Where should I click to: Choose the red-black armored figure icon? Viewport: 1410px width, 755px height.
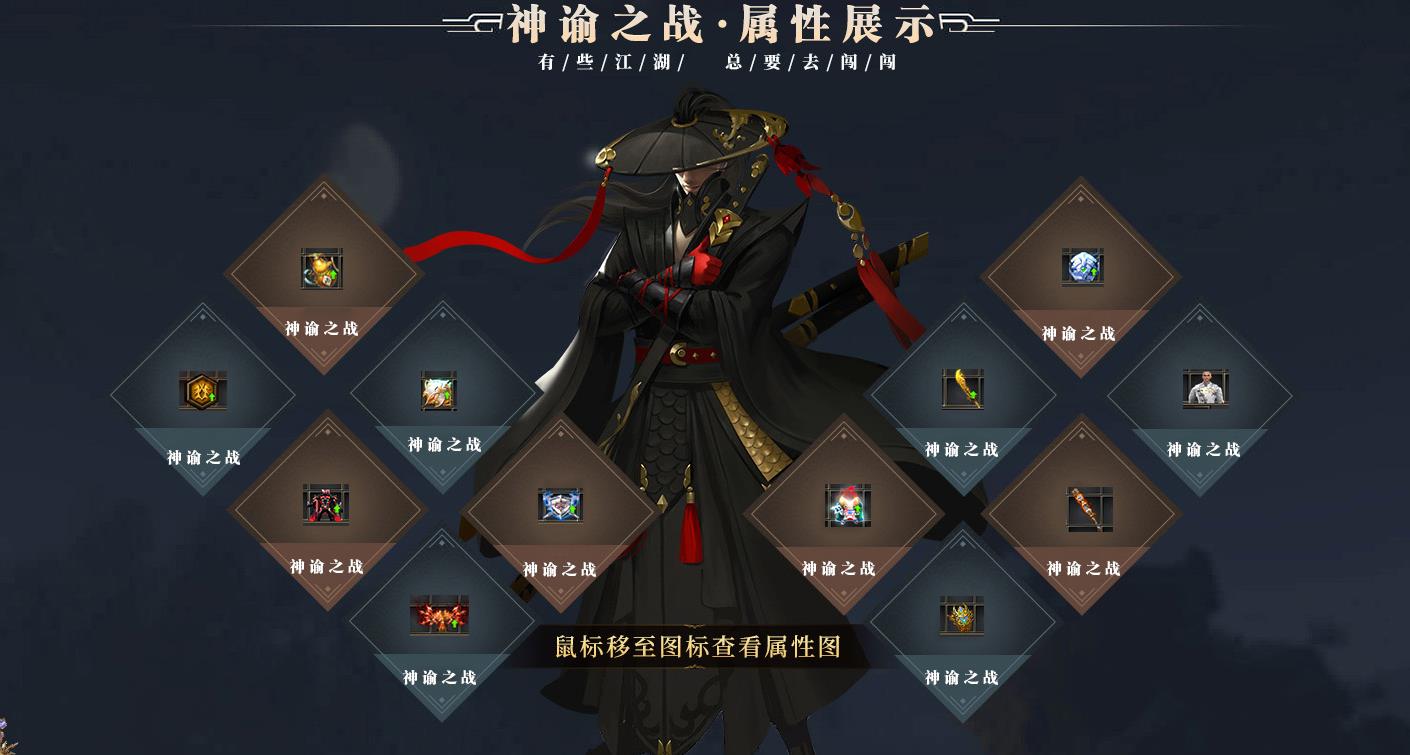click(x=326, y=505)
